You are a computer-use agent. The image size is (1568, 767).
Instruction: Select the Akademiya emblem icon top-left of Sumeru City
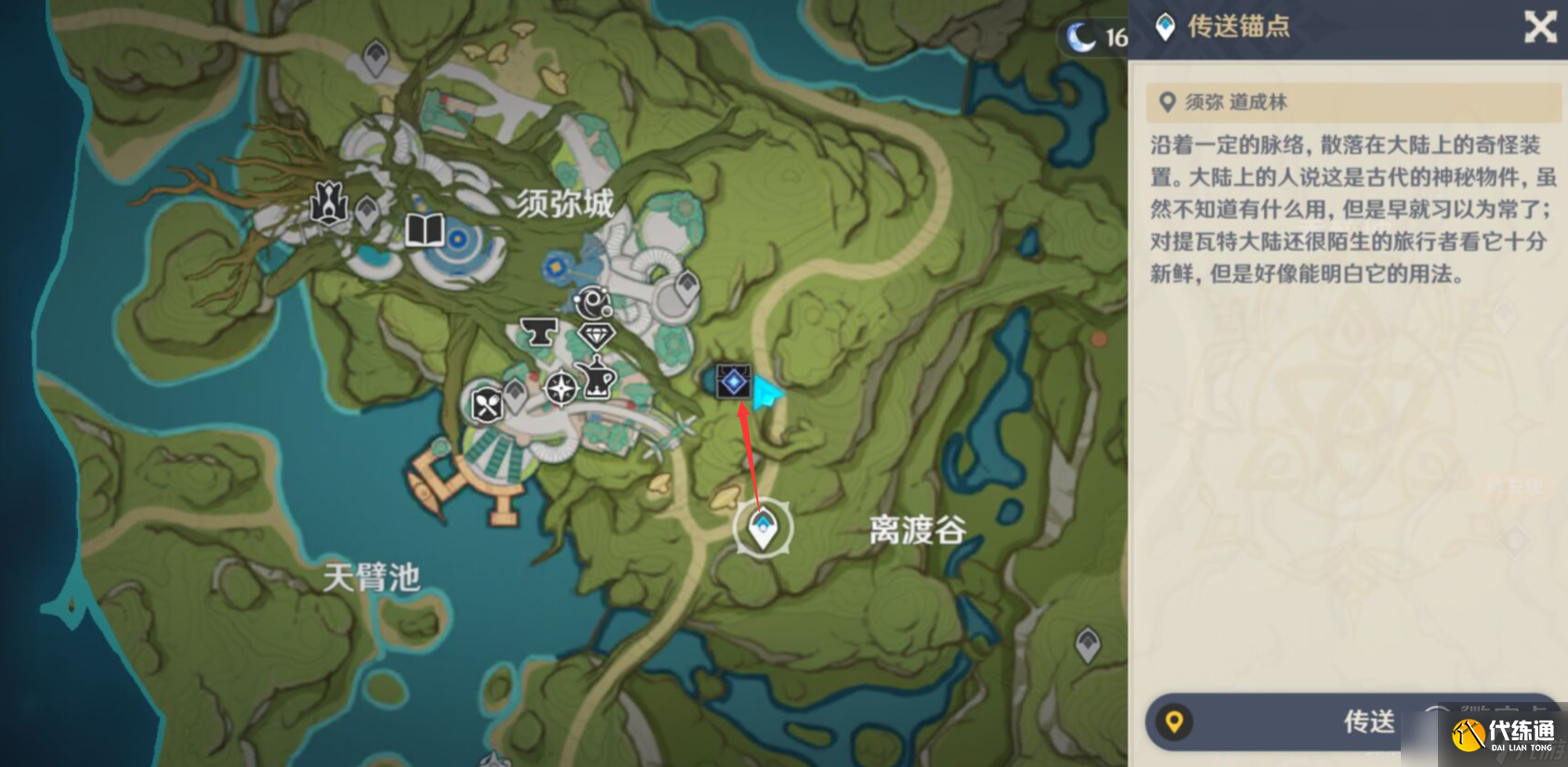pyautogui.click(x=328, y=204)
